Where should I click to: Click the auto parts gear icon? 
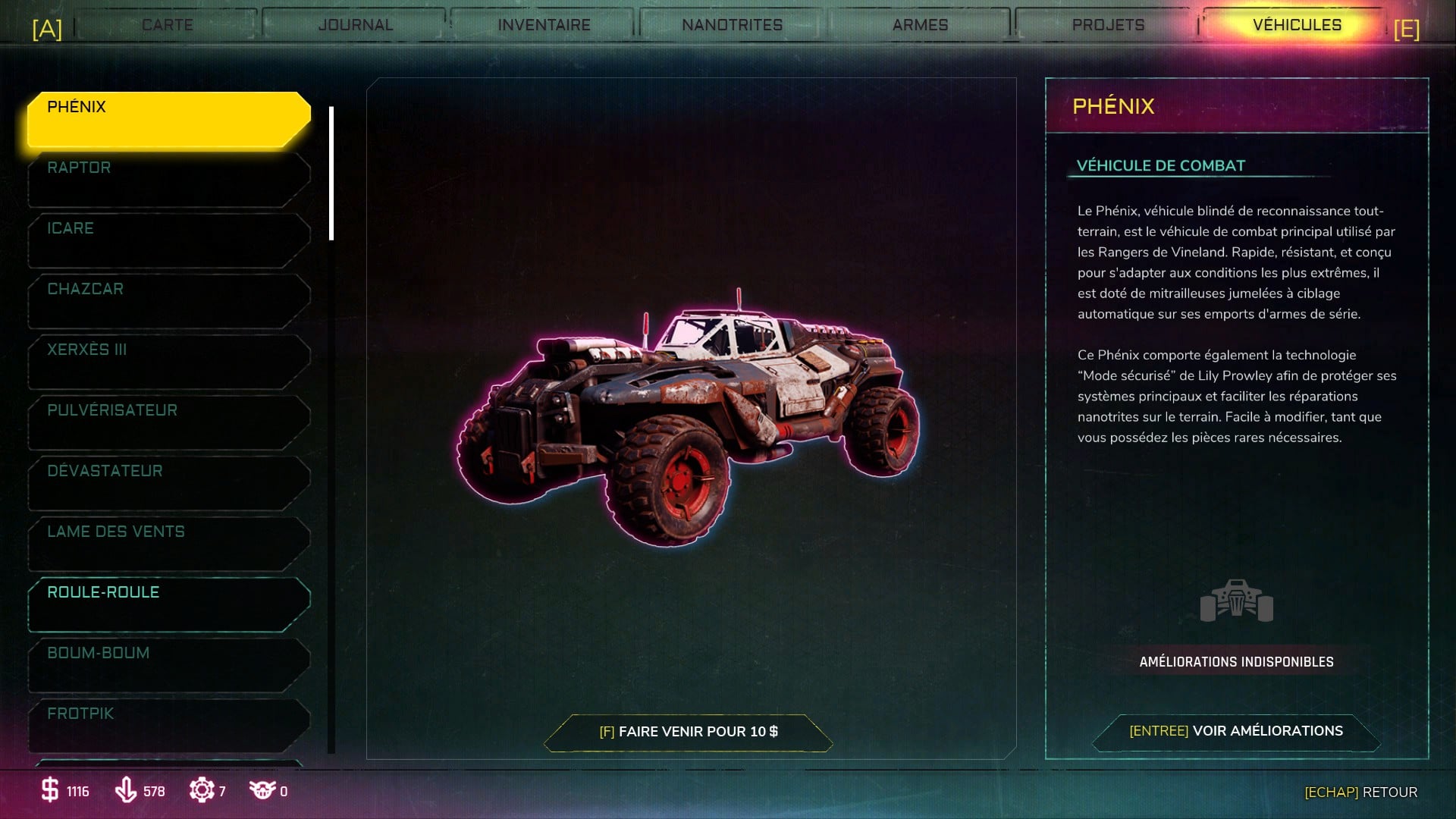point(202,791)
